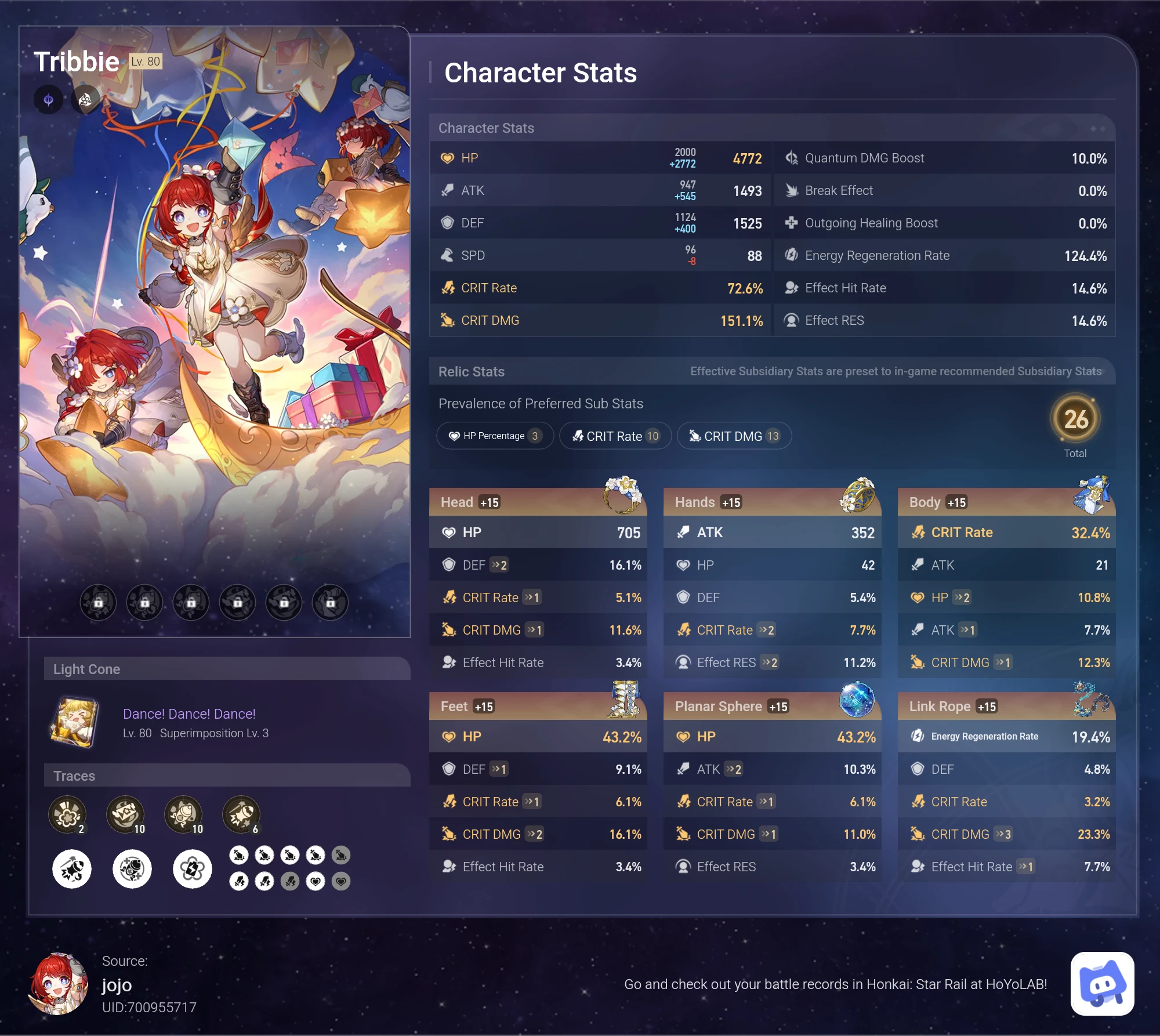Open the Basic ATK trace icon showing level 2
The height and width of the screenshot is (1036, 1160).
click(68, 814)
